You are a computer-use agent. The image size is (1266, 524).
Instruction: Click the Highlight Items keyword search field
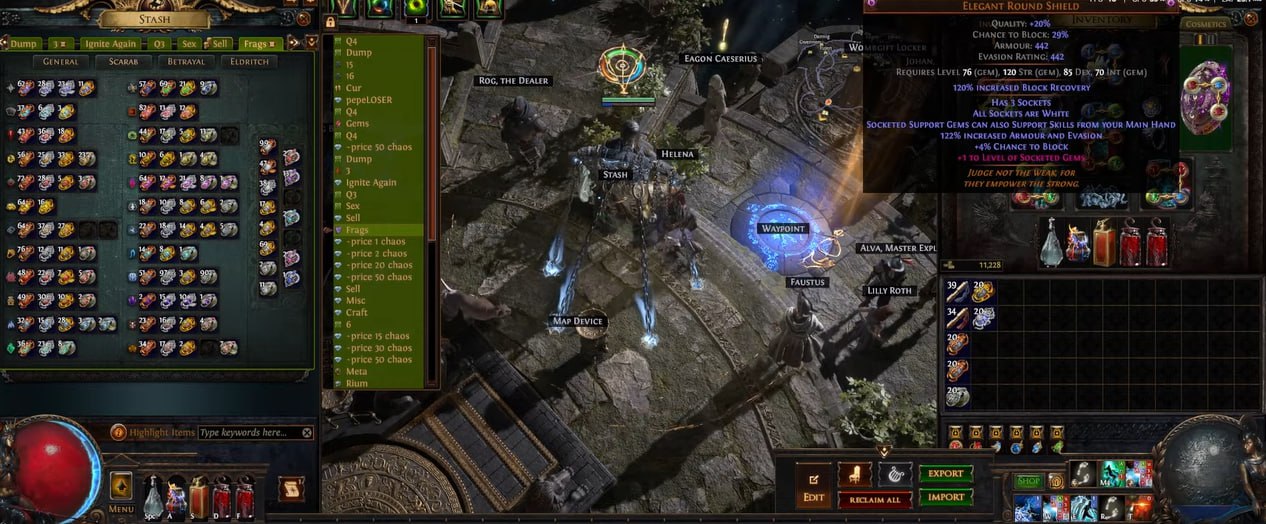pyautogui.click(x=248, y=433)
